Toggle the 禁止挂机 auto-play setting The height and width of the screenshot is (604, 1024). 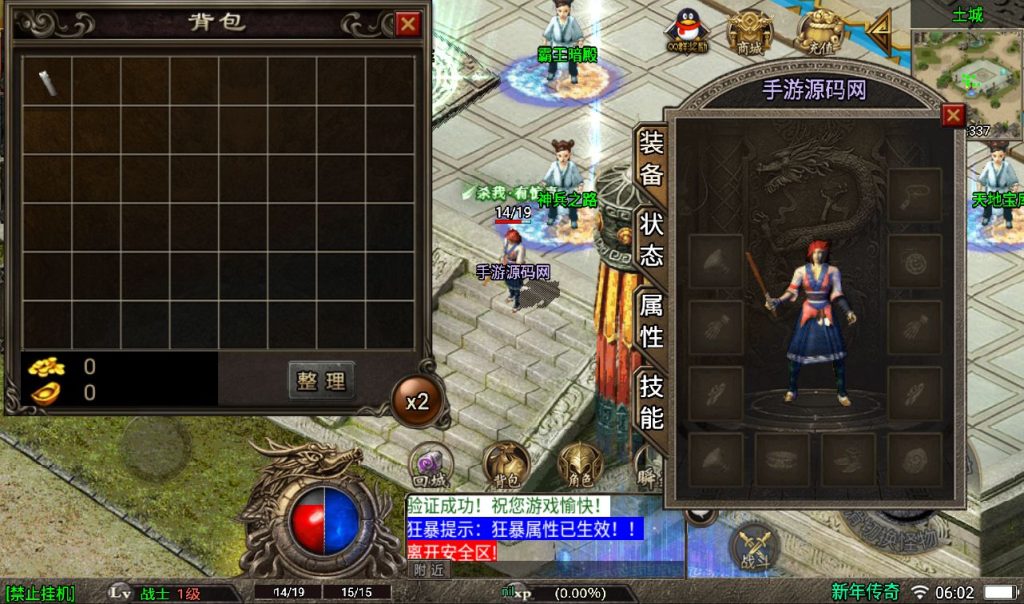(40, 593)
